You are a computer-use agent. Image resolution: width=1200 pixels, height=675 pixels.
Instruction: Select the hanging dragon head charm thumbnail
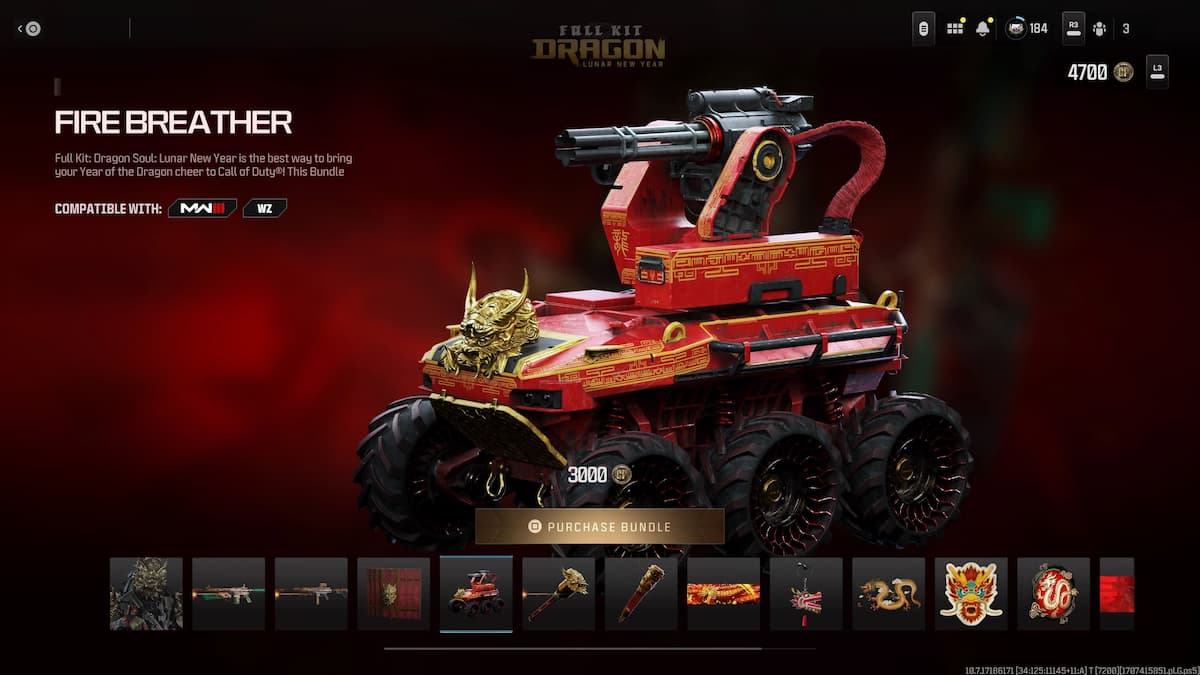click(x=806, y=593)
